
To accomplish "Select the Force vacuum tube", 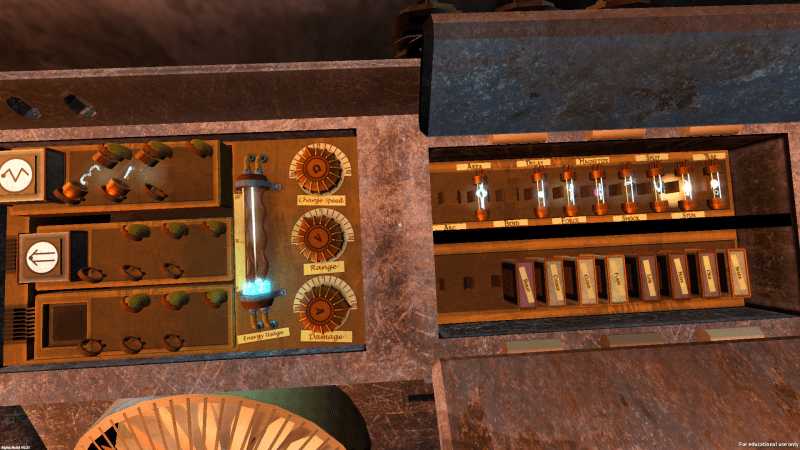I will pyautogui.click(x=568, y=190).
